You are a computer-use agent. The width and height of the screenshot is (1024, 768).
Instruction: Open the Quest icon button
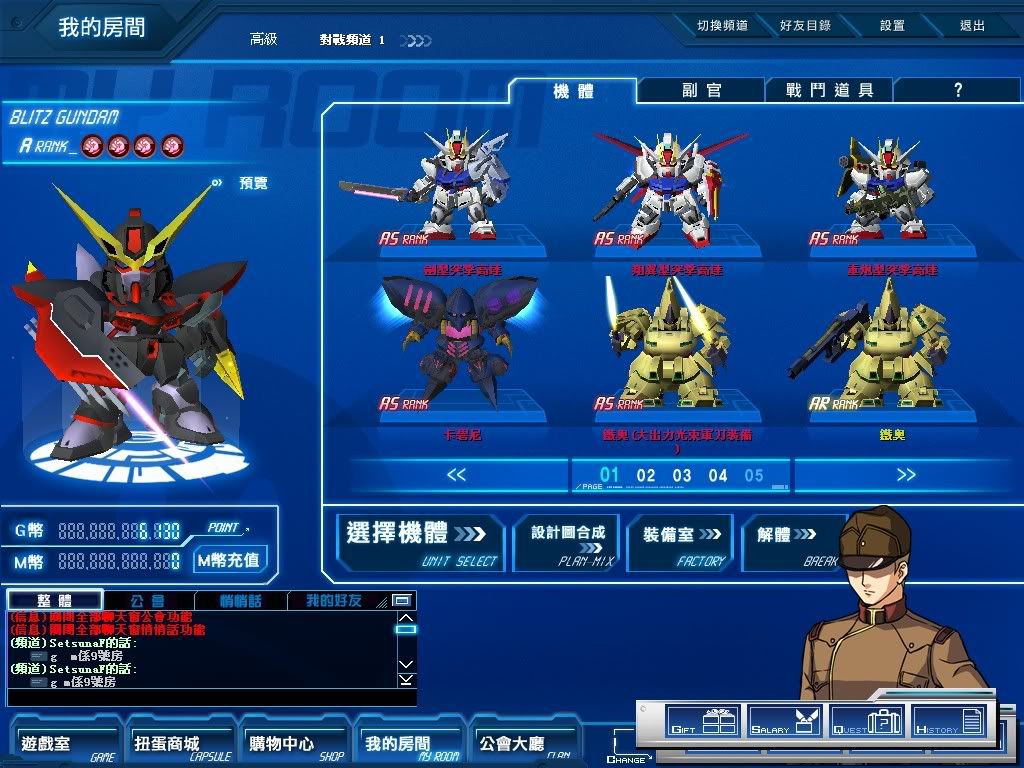coord(867,721)
